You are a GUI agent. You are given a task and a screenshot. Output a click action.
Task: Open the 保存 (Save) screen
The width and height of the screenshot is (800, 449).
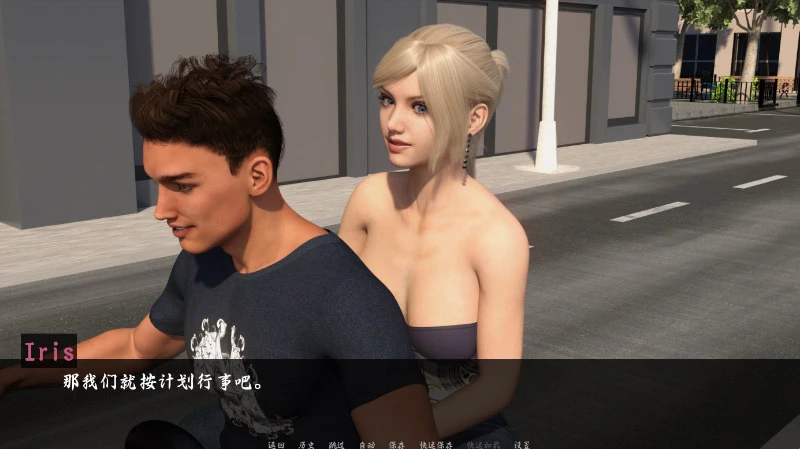pos(397,443)
